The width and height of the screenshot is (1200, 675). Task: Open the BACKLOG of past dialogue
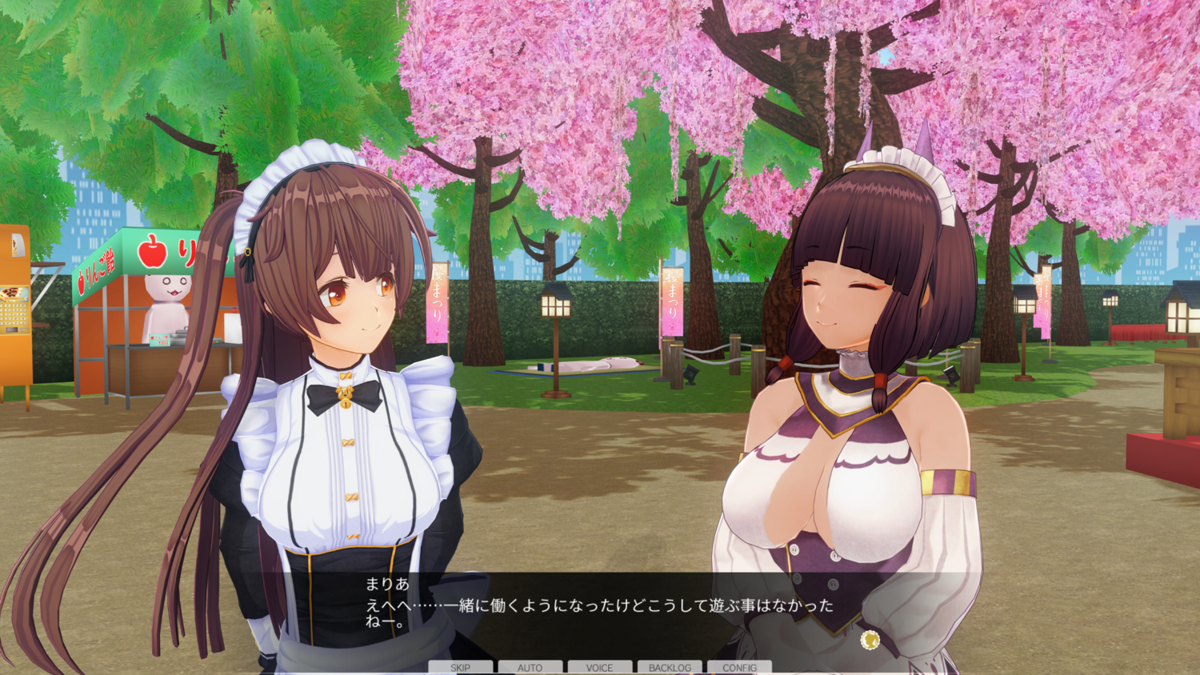point(669,667)
